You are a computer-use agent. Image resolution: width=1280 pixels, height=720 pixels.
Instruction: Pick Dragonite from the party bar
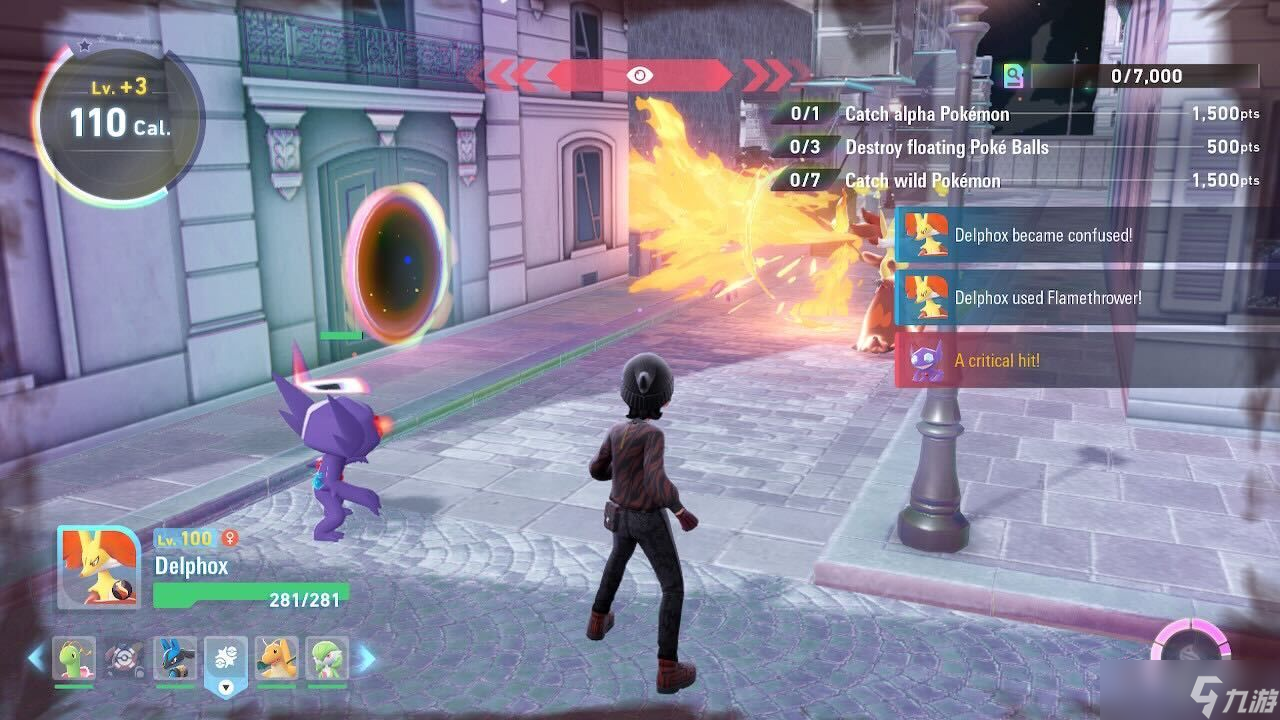coord(277,658)
